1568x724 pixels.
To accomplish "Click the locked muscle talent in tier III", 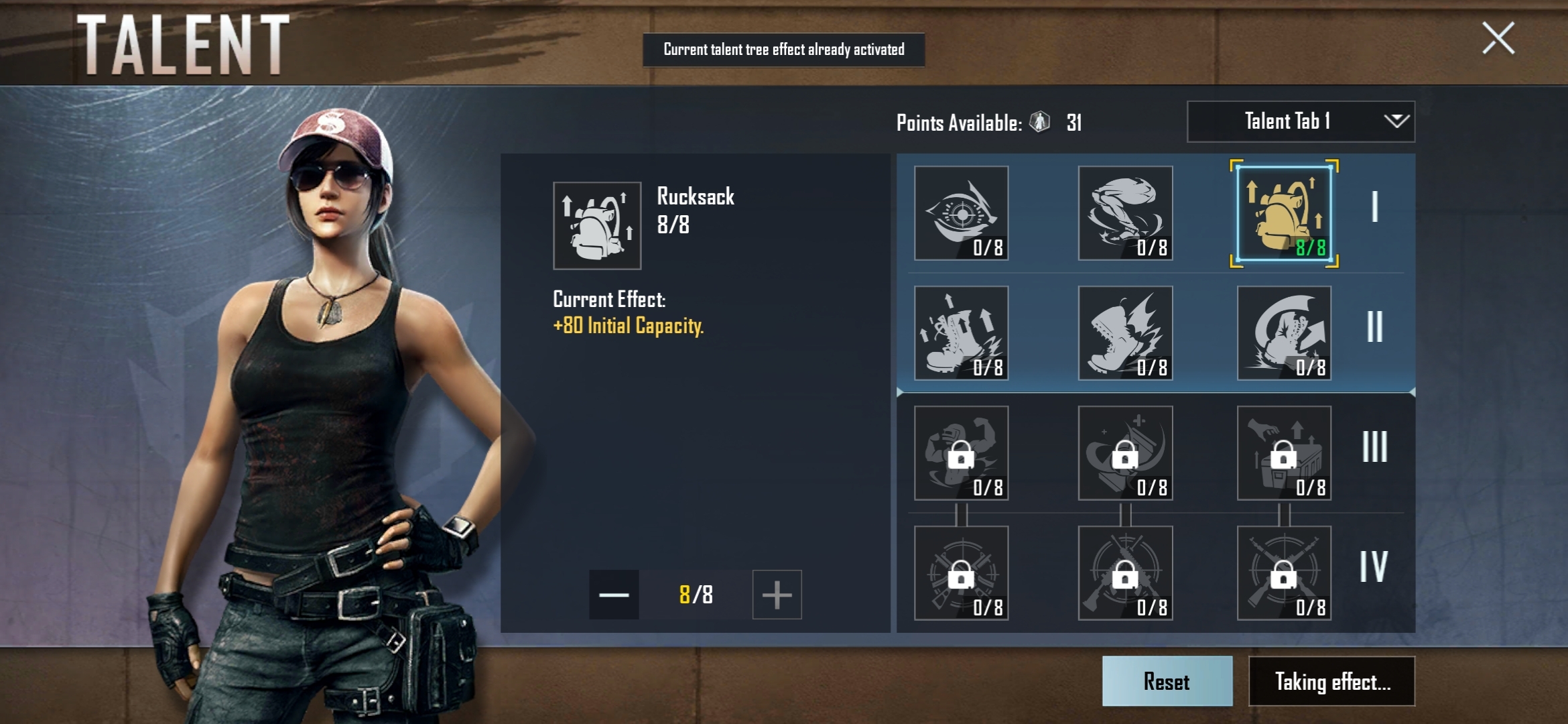I will pos(961,453).
